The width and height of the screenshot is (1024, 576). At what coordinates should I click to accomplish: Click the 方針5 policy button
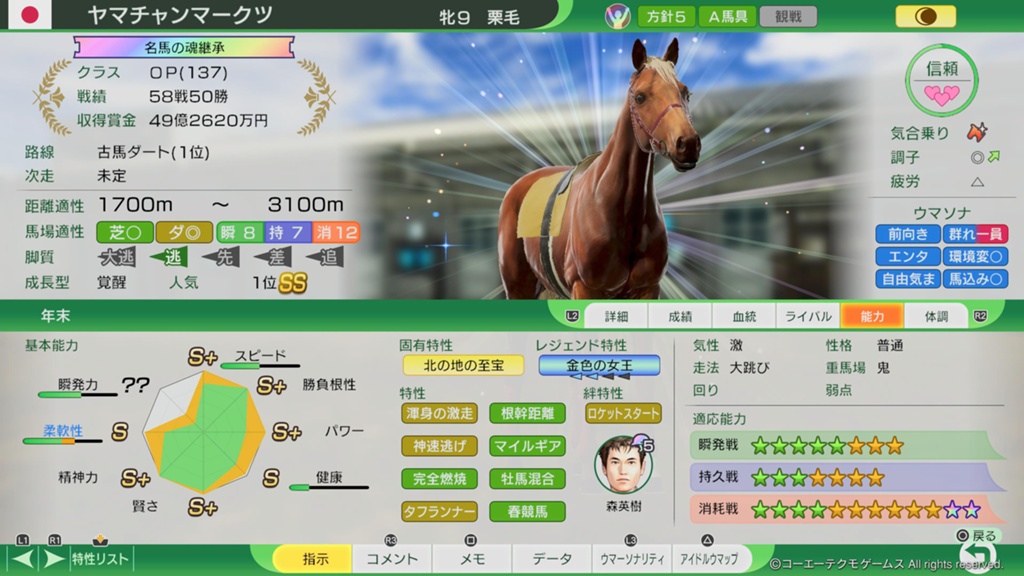666,16
